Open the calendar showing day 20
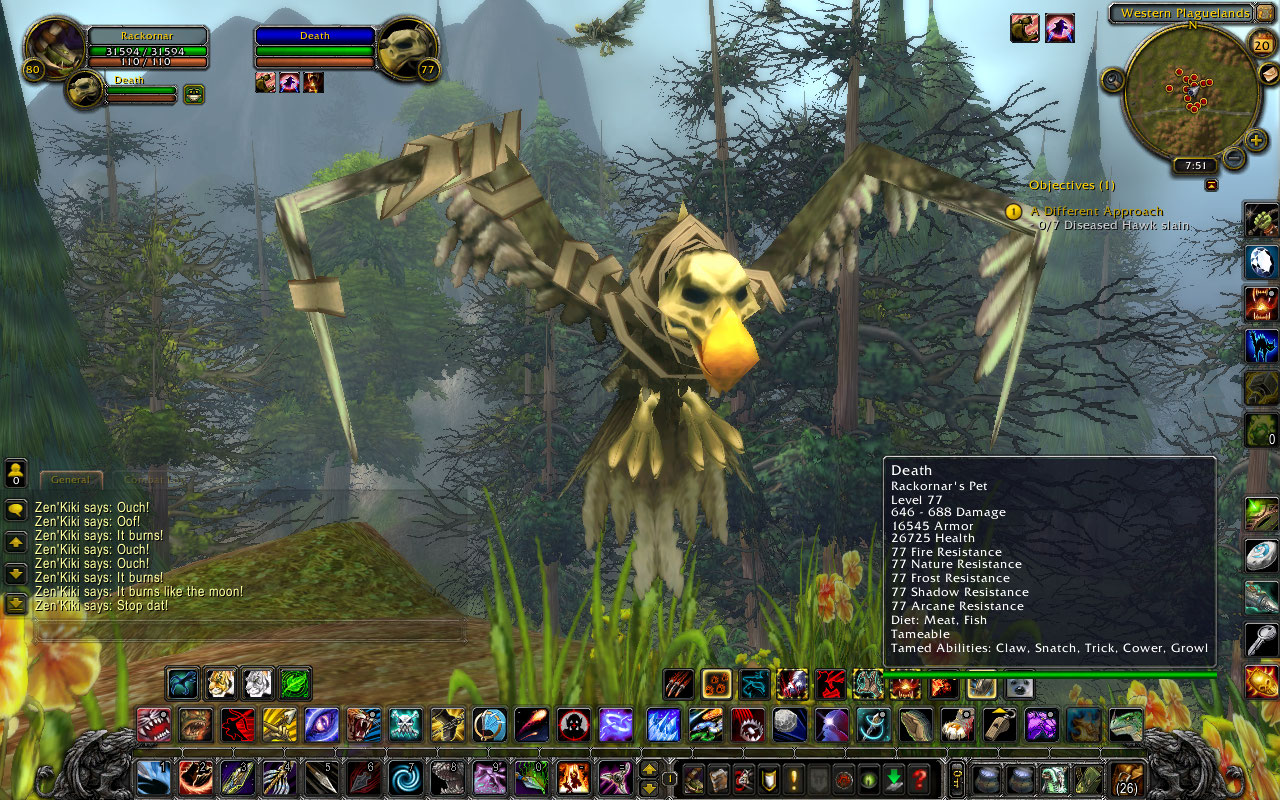 (1262, 42)
